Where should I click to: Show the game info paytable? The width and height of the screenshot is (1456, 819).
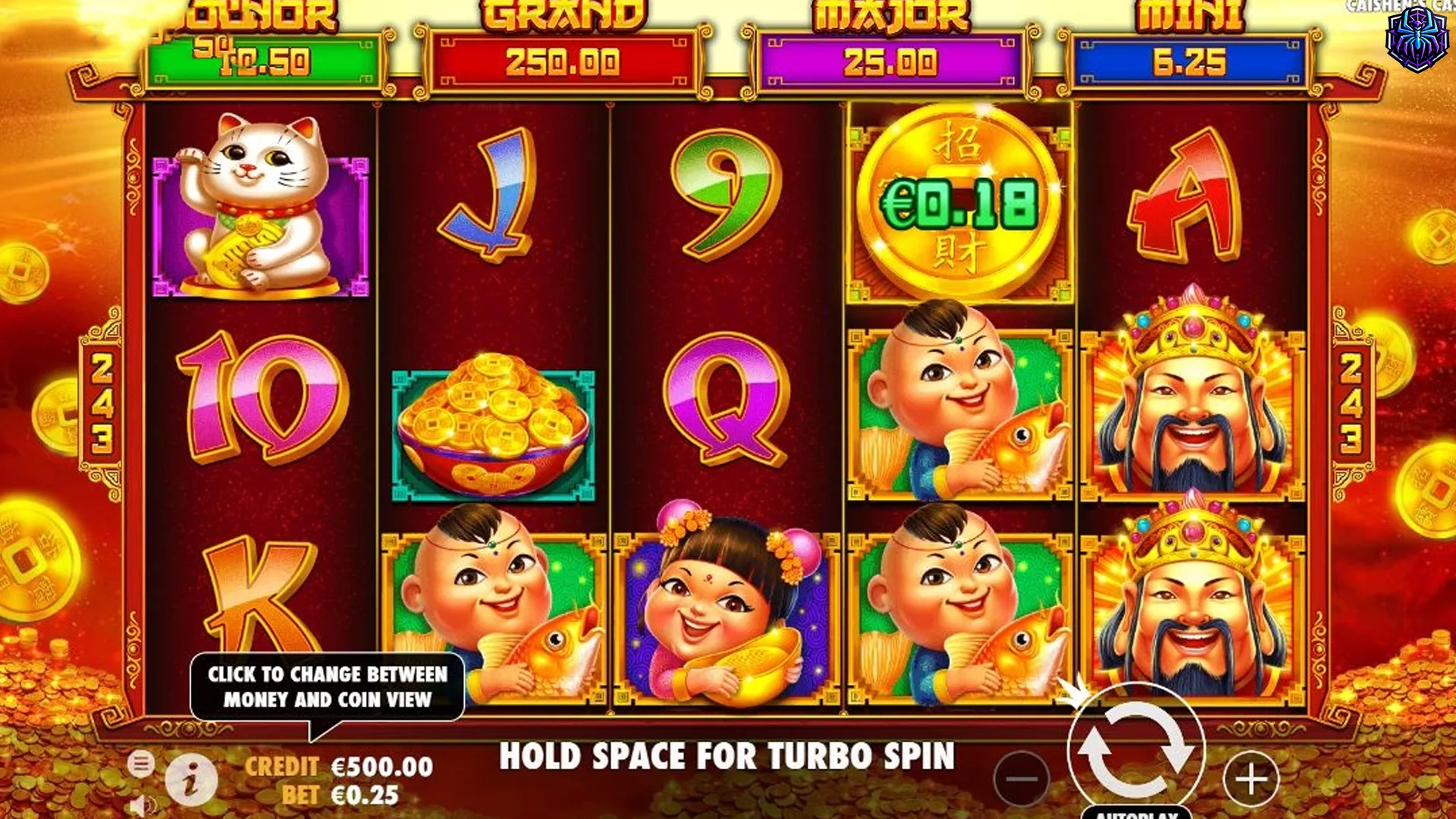190,780
